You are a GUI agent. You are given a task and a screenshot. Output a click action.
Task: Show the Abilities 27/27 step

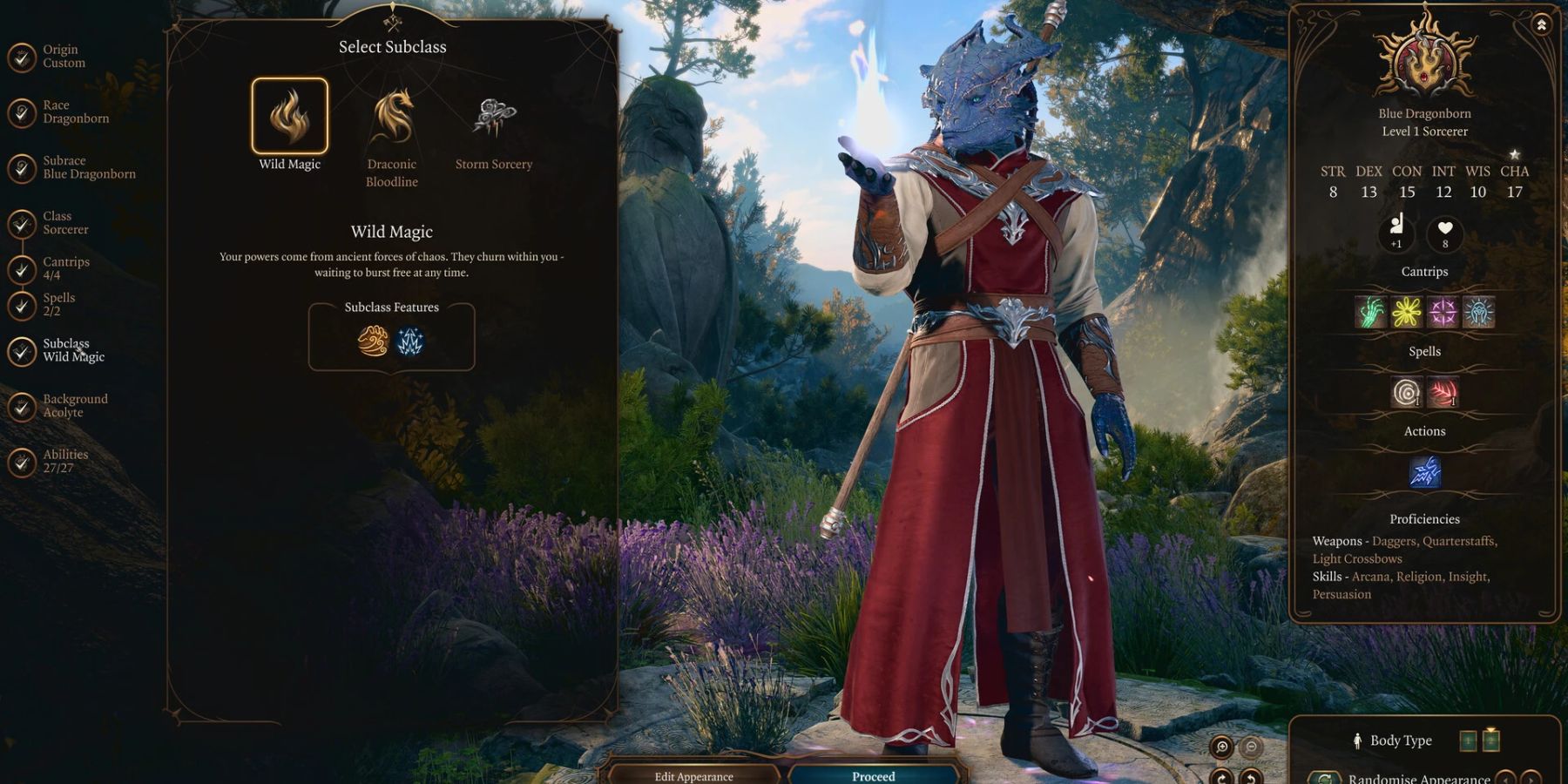pyautogui.click(x=65, y=461)
